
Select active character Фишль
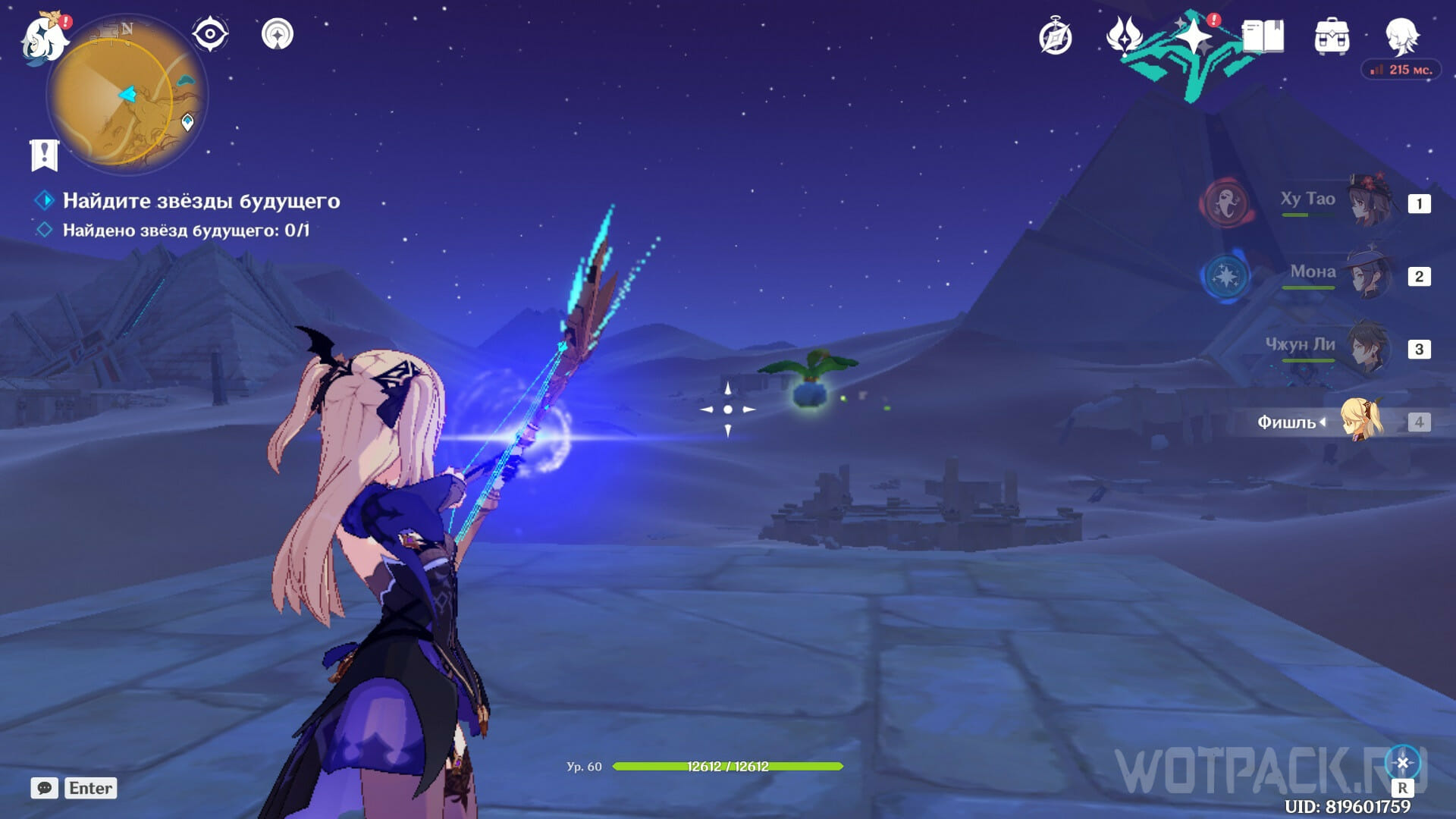coord(1362,421)
